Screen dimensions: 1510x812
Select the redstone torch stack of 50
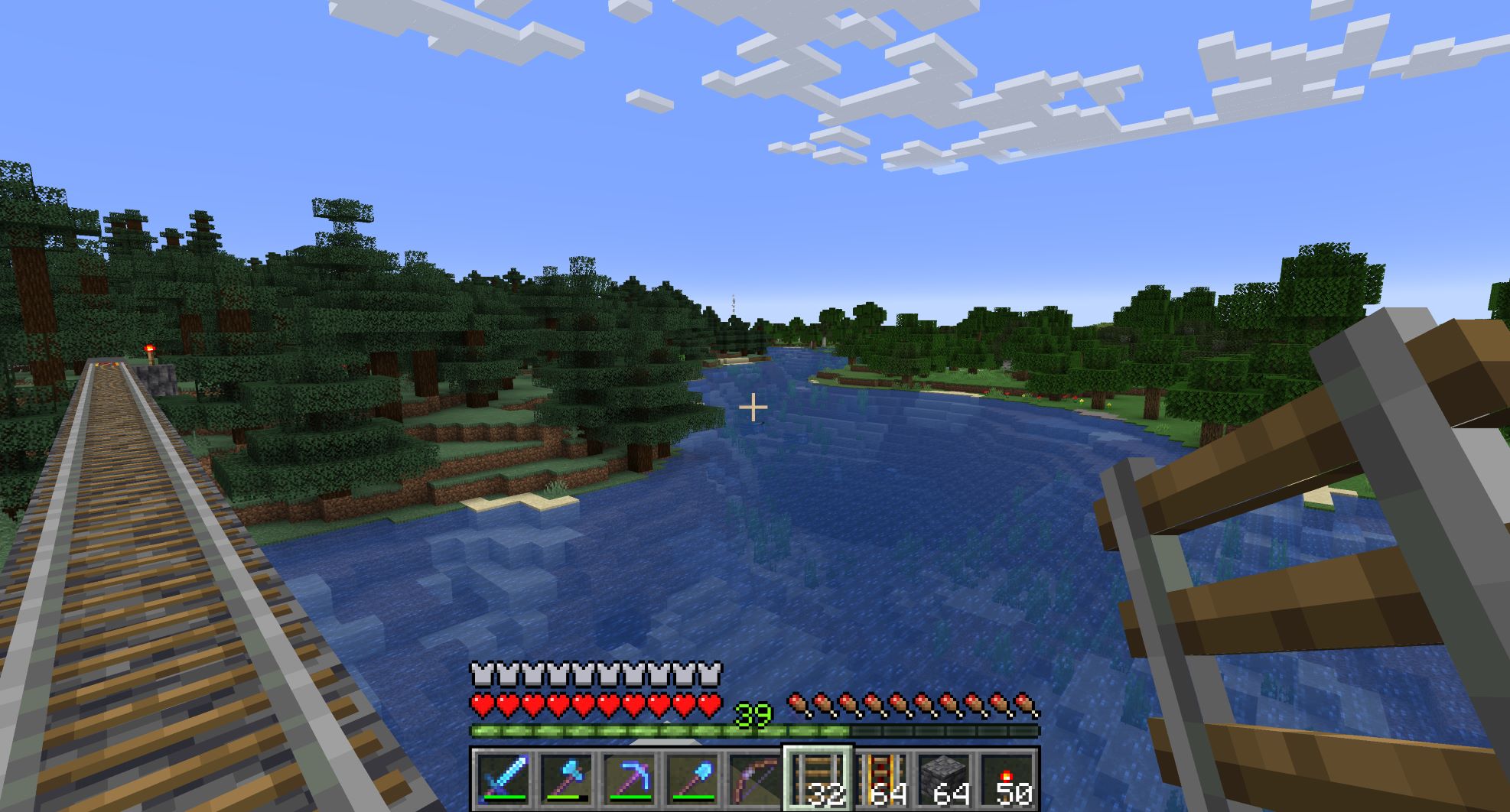point(1007,778)
